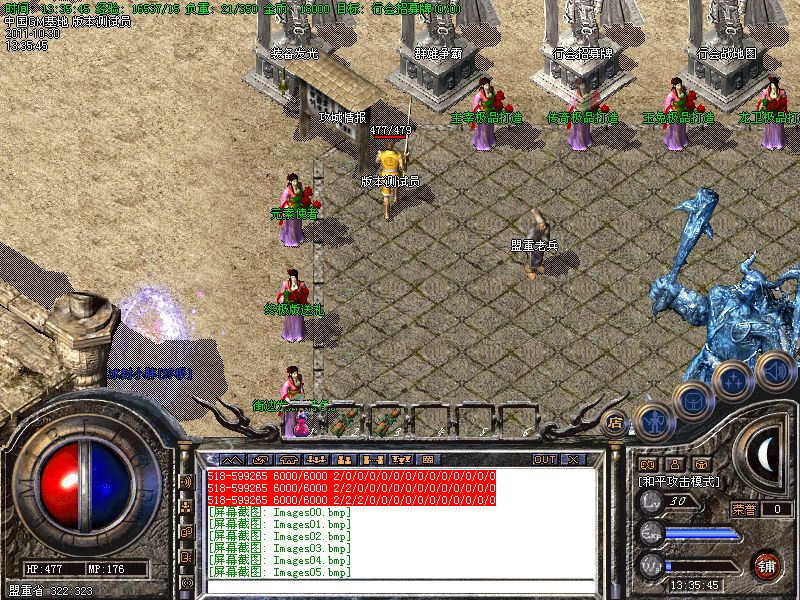800x600 pixels.
Task: Click the mail envelope icon above attack mode
Action: point(647,464)
